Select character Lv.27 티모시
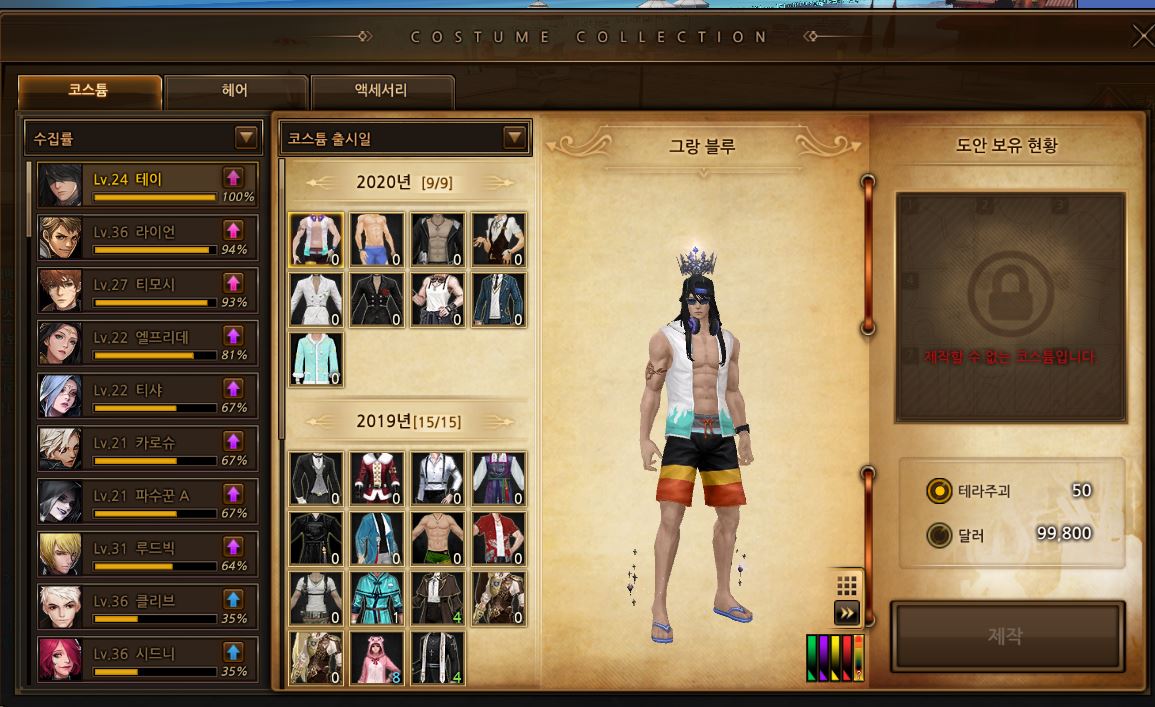The width and height of the screenshot is (1155, 707). click(147, 291)
